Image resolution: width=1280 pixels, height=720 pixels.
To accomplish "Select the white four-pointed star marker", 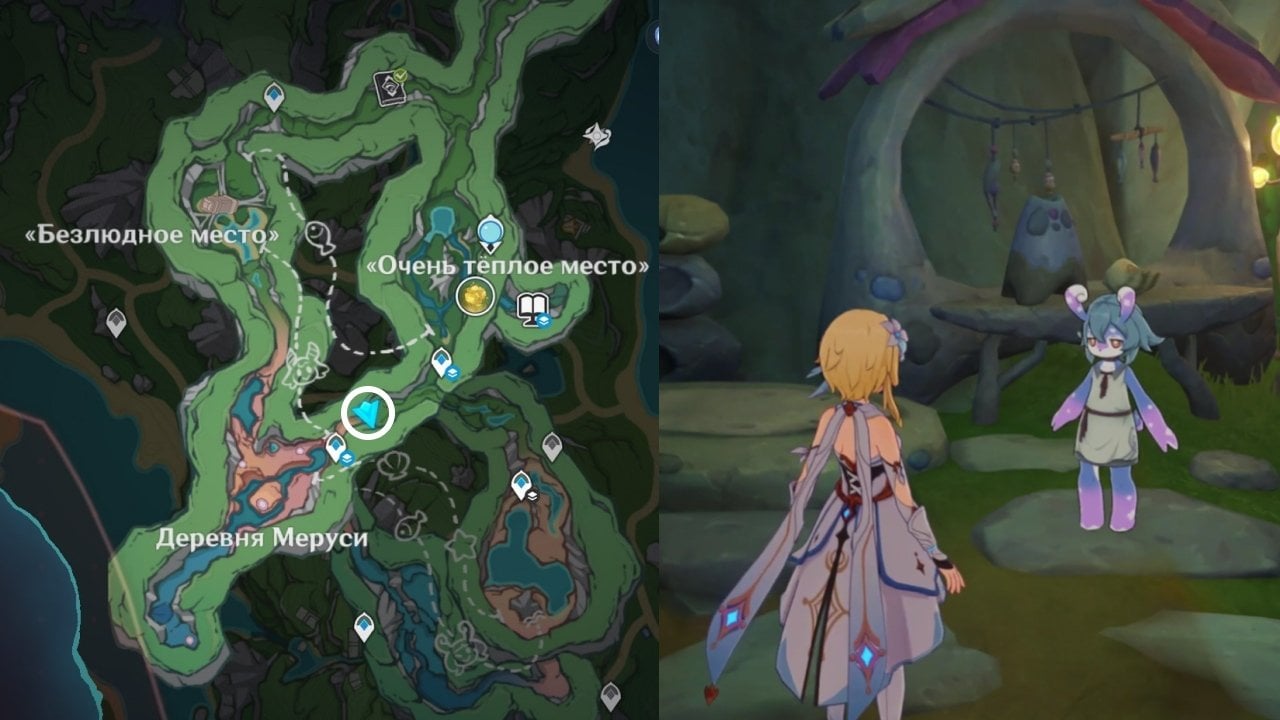I will click(598, 135).
